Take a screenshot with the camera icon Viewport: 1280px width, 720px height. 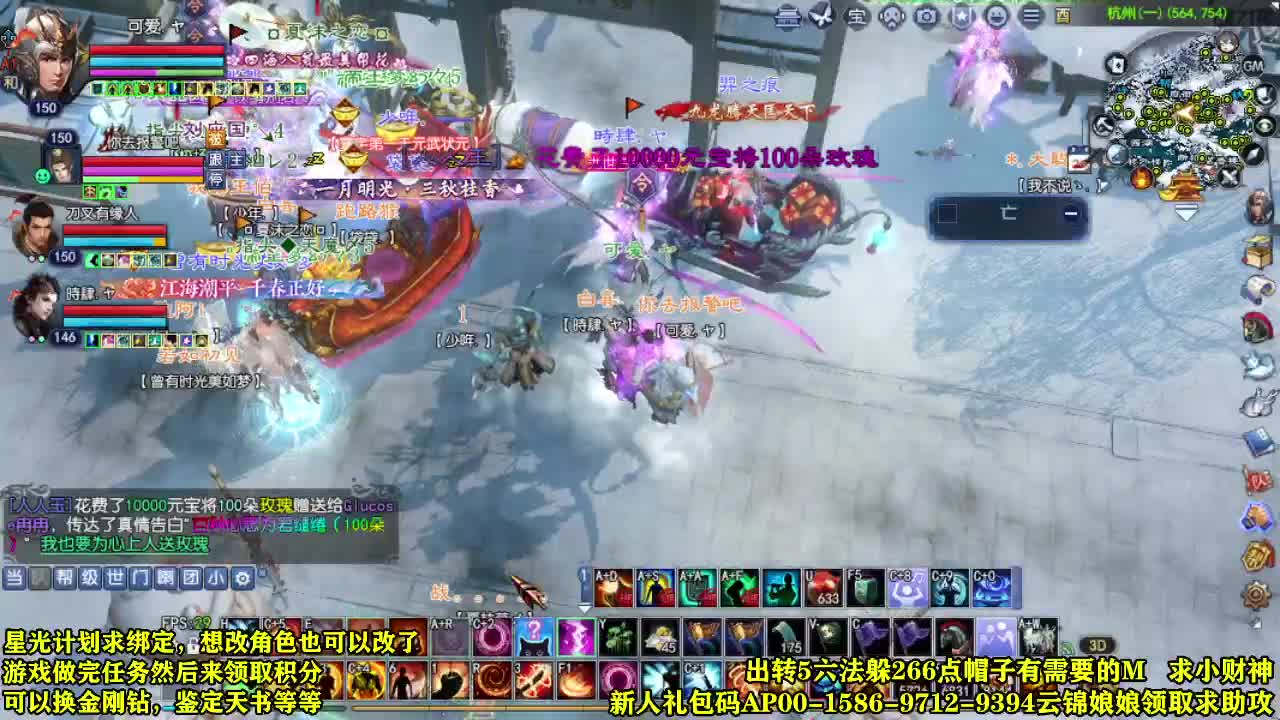point(926,15)
